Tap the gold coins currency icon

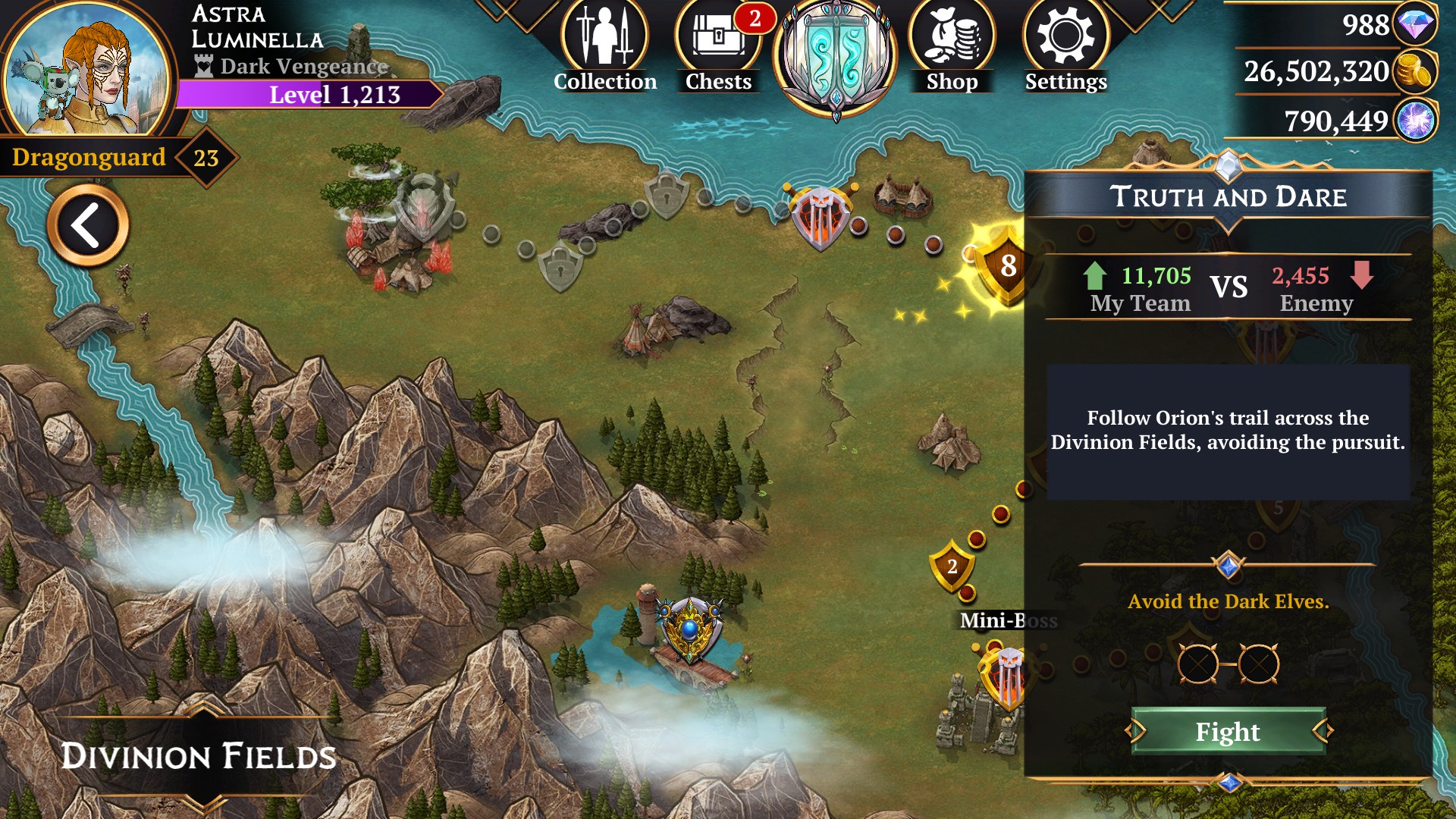[x=1415, y=72]
